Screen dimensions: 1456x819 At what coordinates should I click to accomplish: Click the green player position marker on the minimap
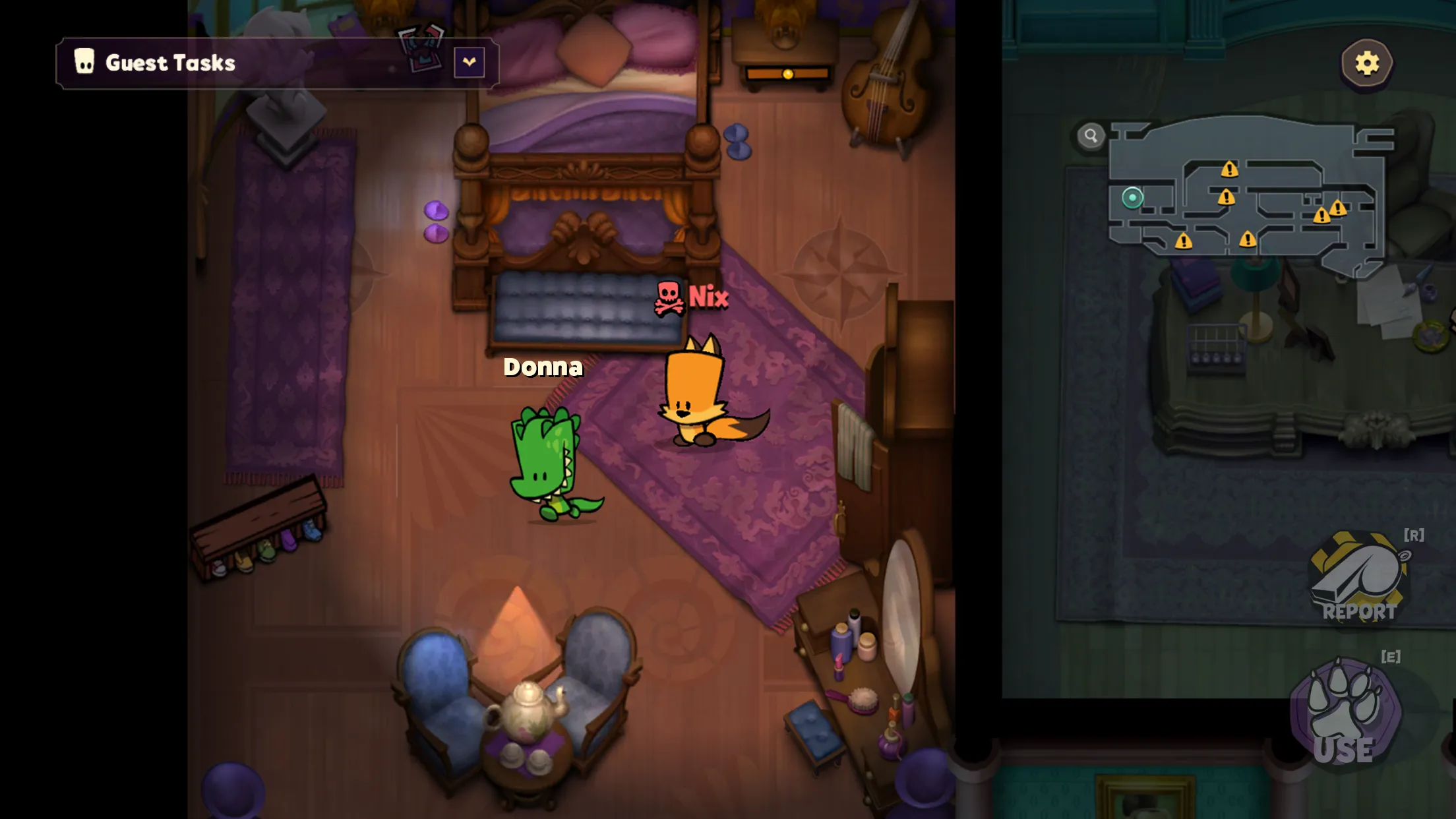pyautogui.click(x=1132, y=198)
